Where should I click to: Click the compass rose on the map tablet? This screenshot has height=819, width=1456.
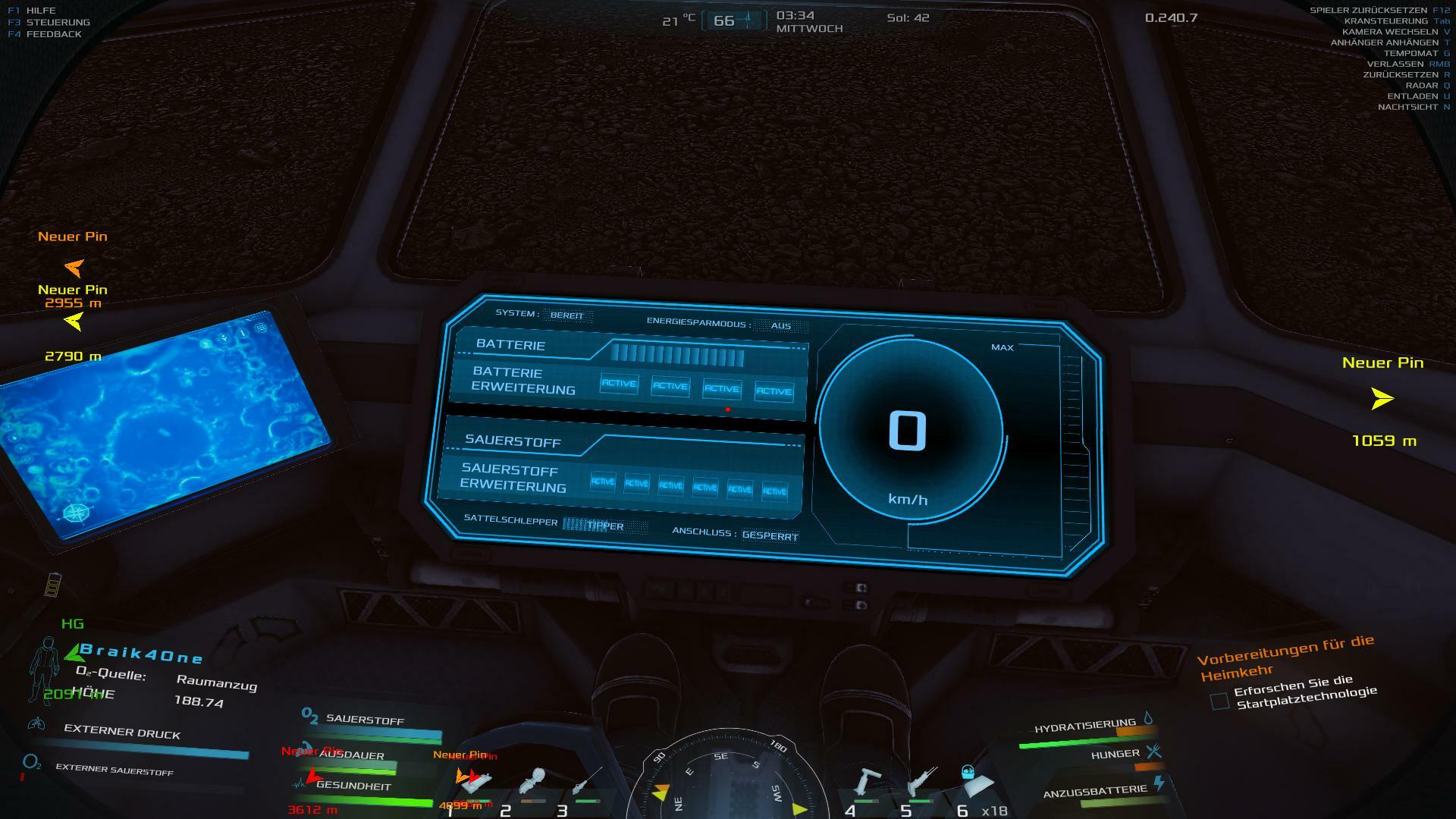pos(76,513)
